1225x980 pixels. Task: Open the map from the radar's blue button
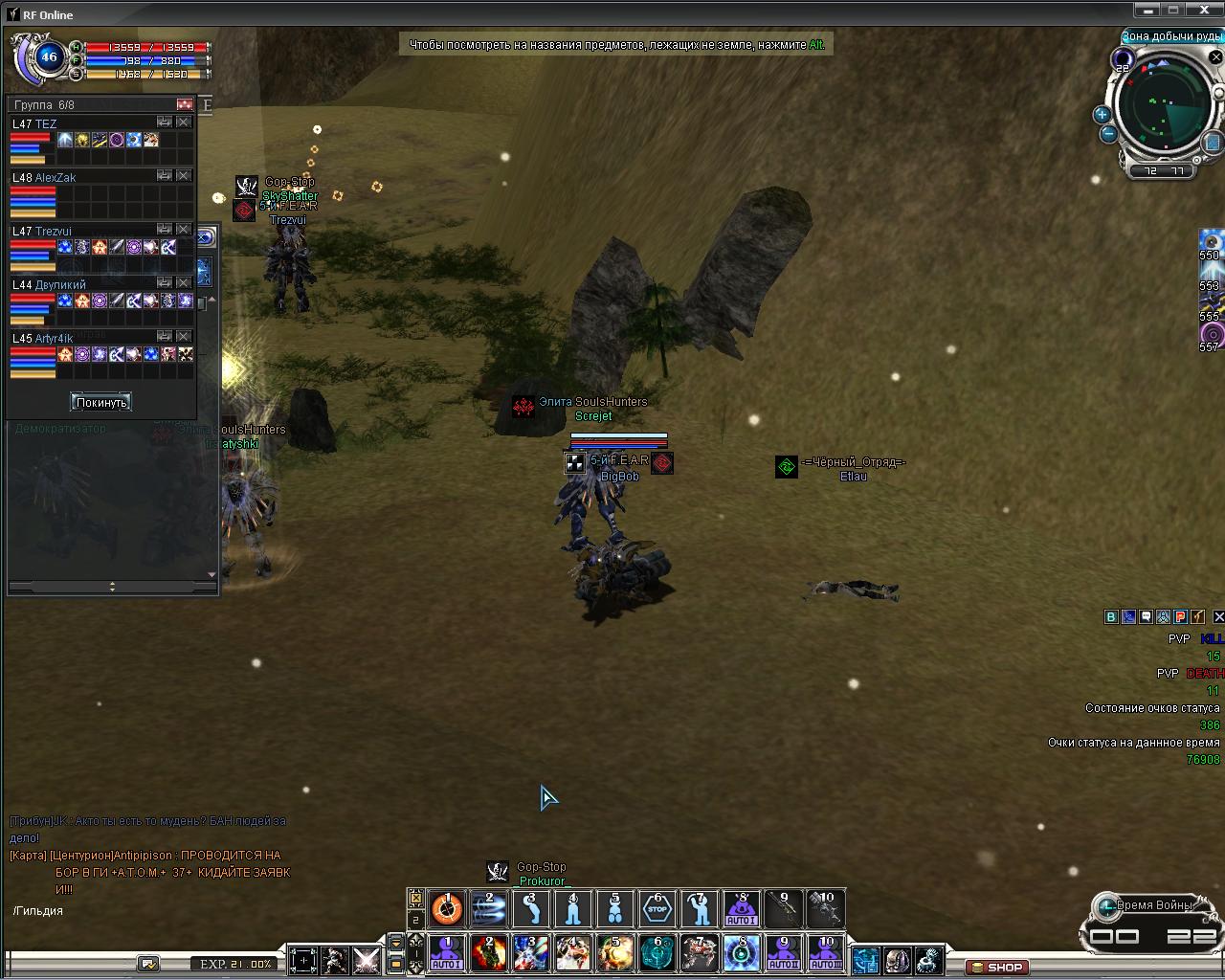[1212, 143]
